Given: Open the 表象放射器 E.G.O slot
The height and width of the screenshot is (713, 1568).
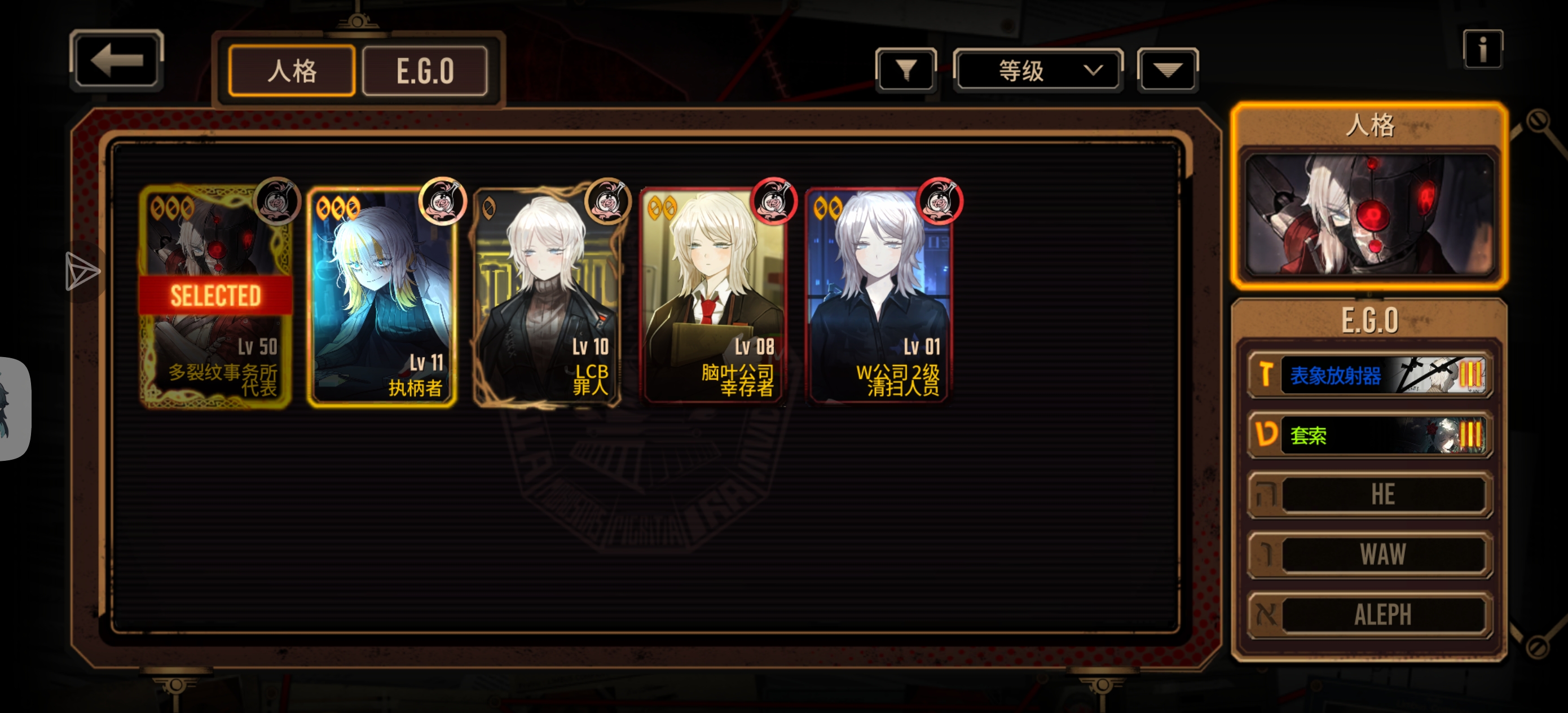Looking at the screenshot, I should pyautogui.click(x=1369, y=375).
